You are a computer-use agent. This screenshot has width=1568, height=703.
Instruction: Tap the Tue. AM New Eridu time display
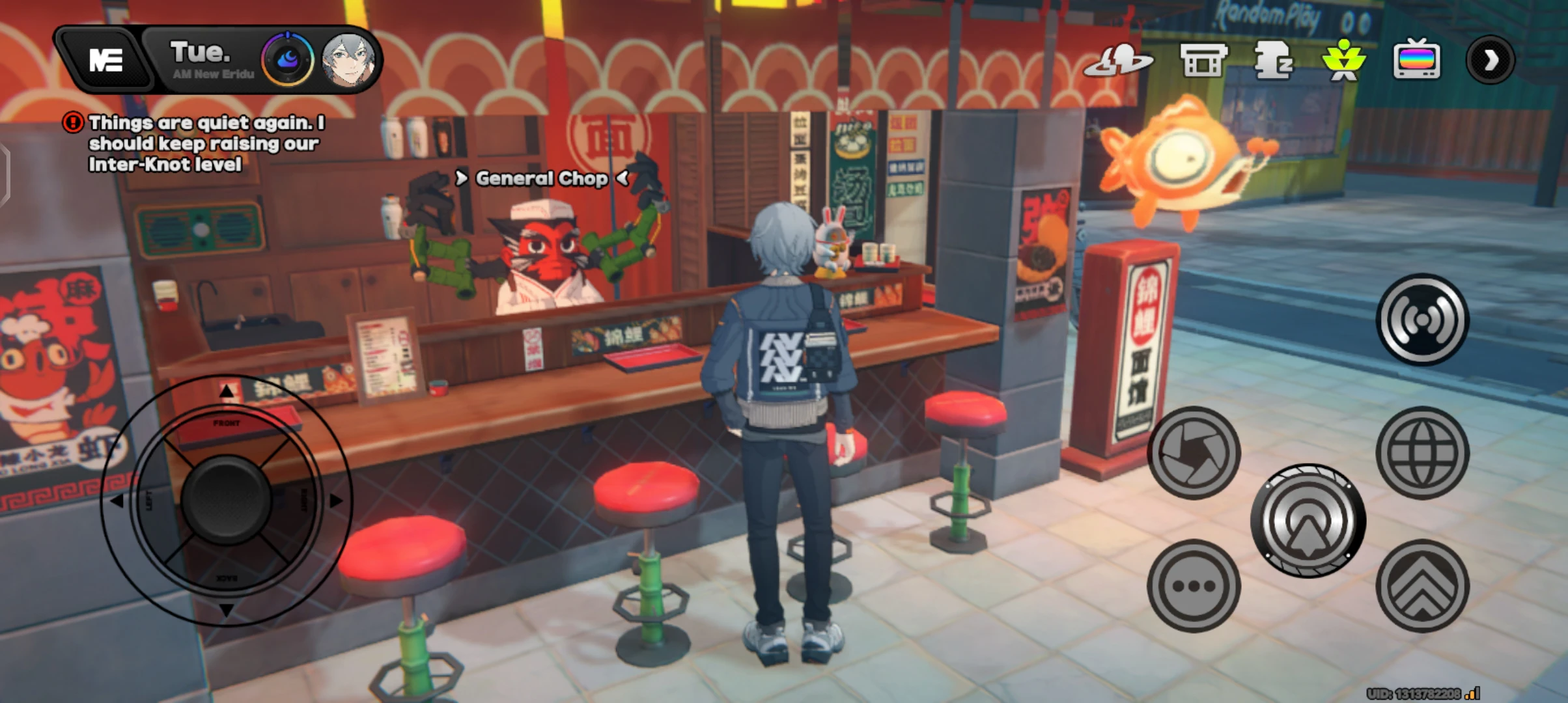[x=203, y=60]
